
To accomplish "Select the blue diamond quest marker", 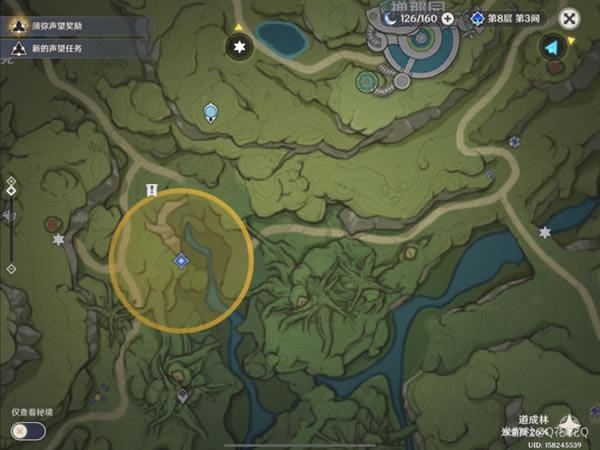I will (x=180, y=260).
